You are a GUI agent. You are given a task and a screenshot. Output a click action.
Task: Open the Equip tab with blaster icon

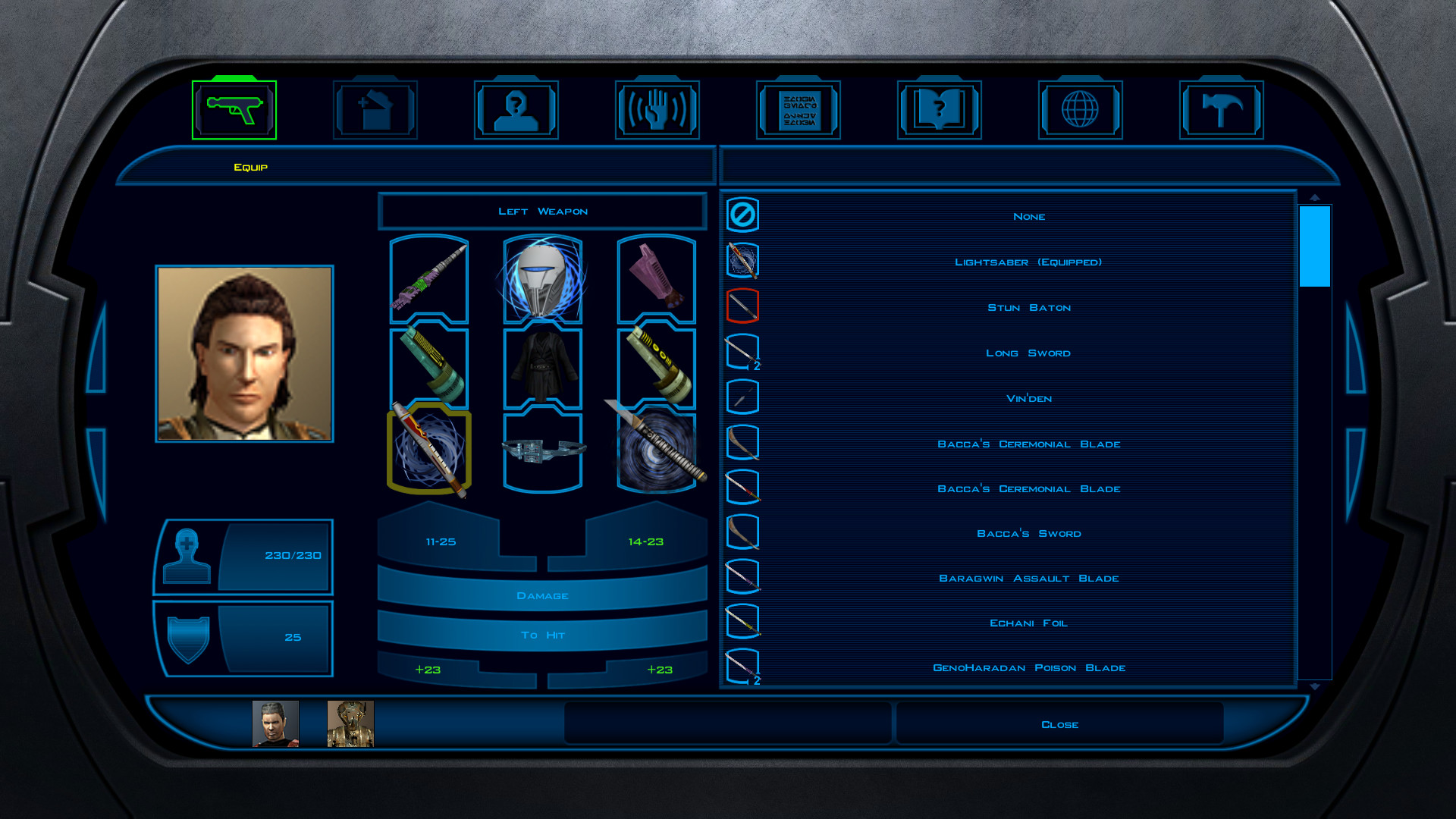point(234,110)
